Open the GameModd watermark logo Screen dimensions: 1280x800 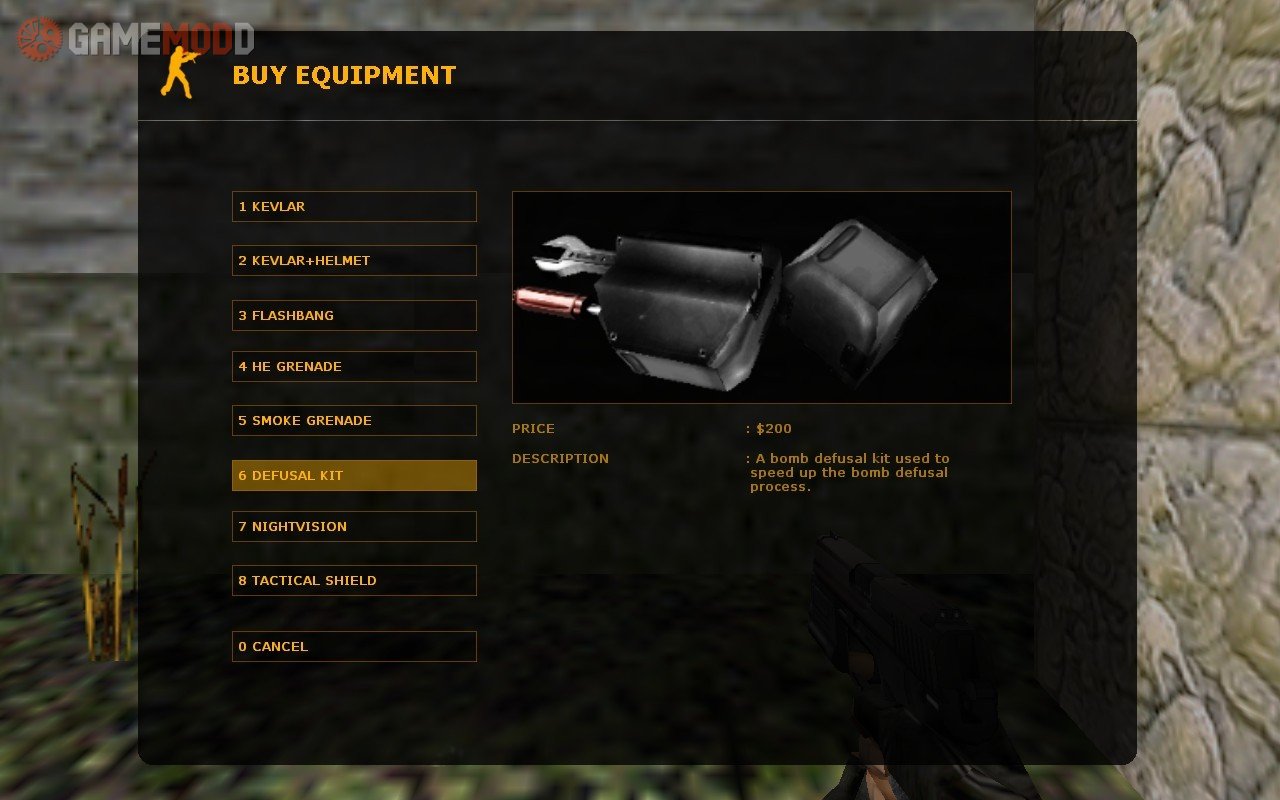pyautogui.click(x=135, y=39)
